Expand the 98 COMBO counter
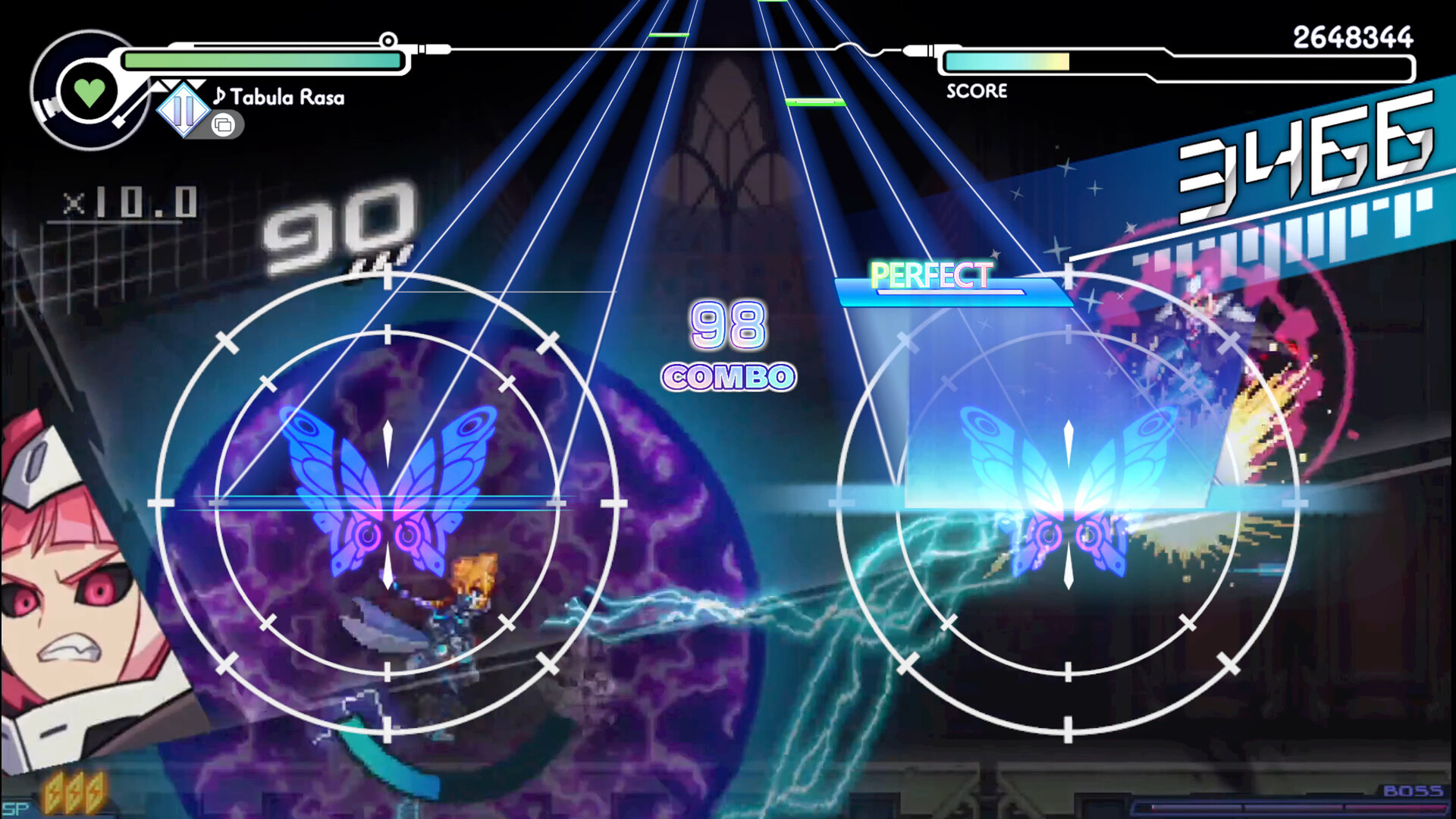The image size is (1456, 819). [x=726, y=349]
